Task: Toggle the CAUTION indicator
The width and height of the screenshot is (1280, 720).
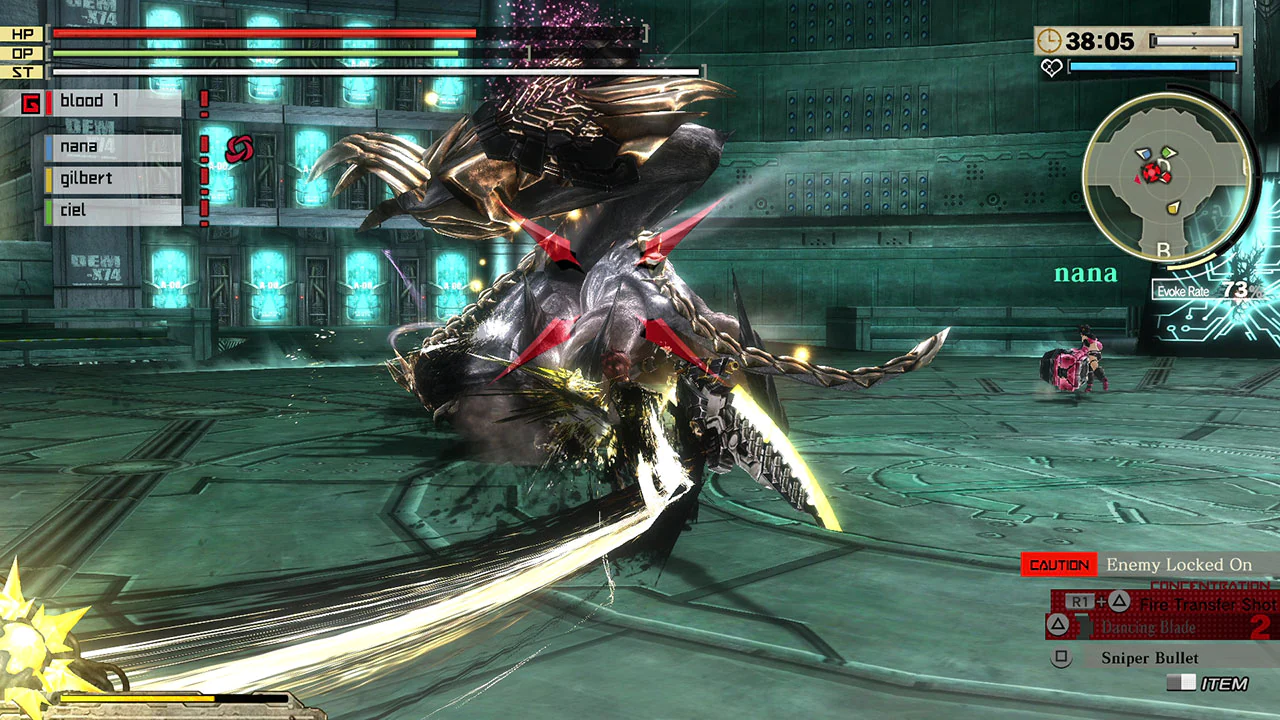Action: click(1058, 564)
